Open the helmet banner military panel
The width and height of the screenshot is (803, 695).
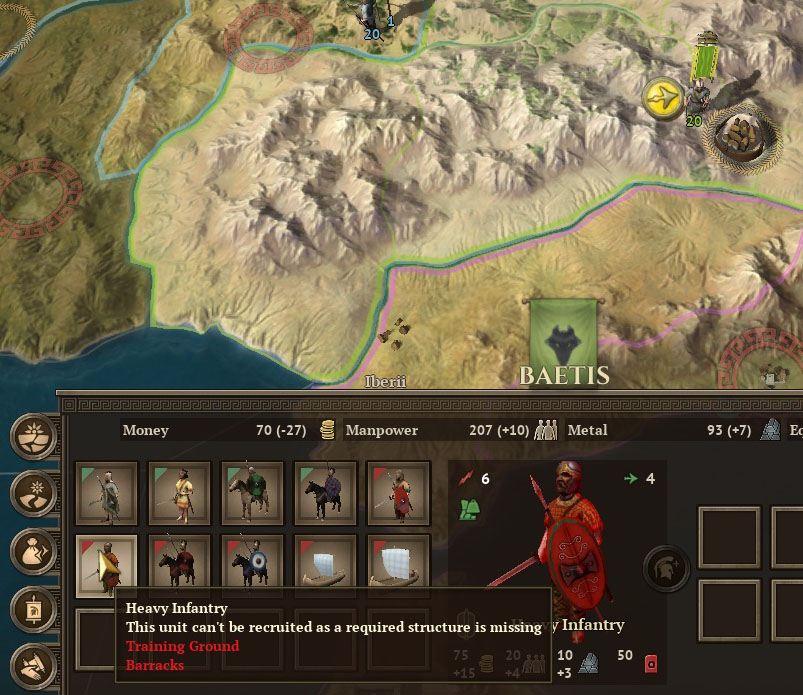pyautogui.click(x=33, y=607)
